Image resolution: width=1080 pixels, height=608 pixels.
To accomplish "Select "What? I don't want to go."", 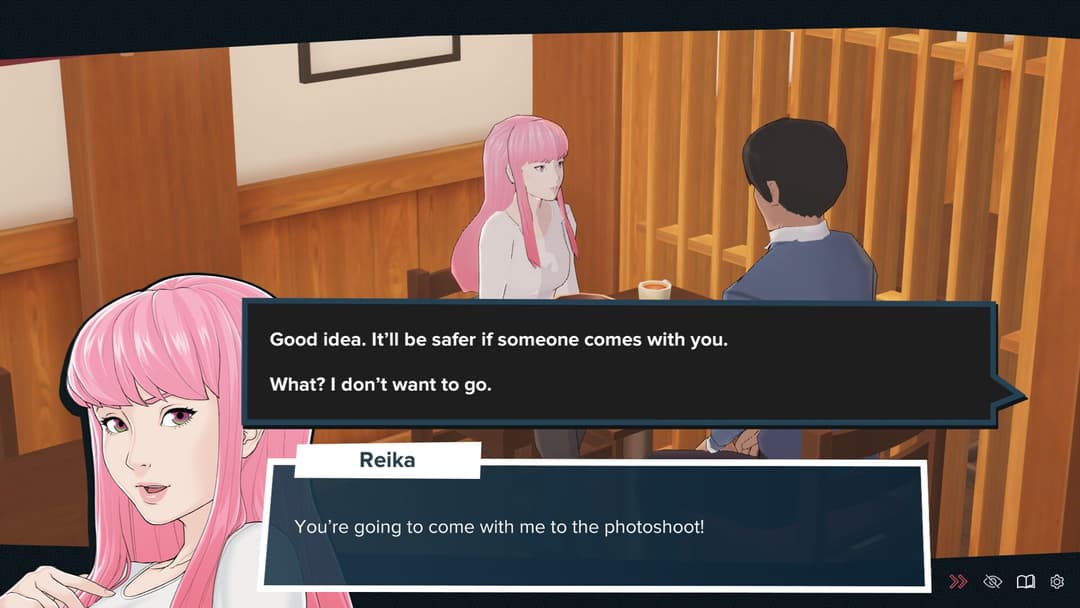I will 381,384.
